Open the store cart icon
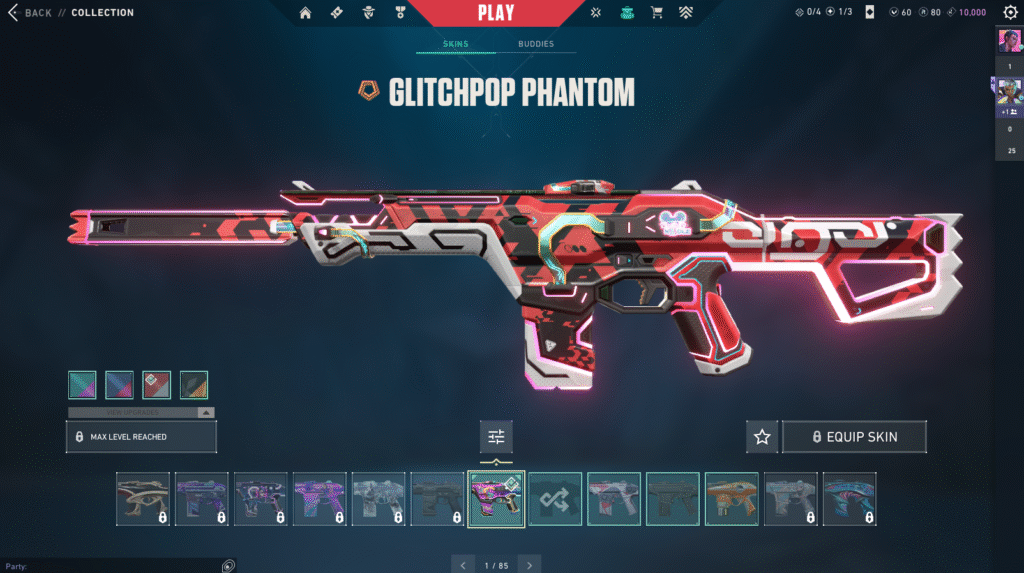This screenshot has height=573, width=1024. click(657, 13)
